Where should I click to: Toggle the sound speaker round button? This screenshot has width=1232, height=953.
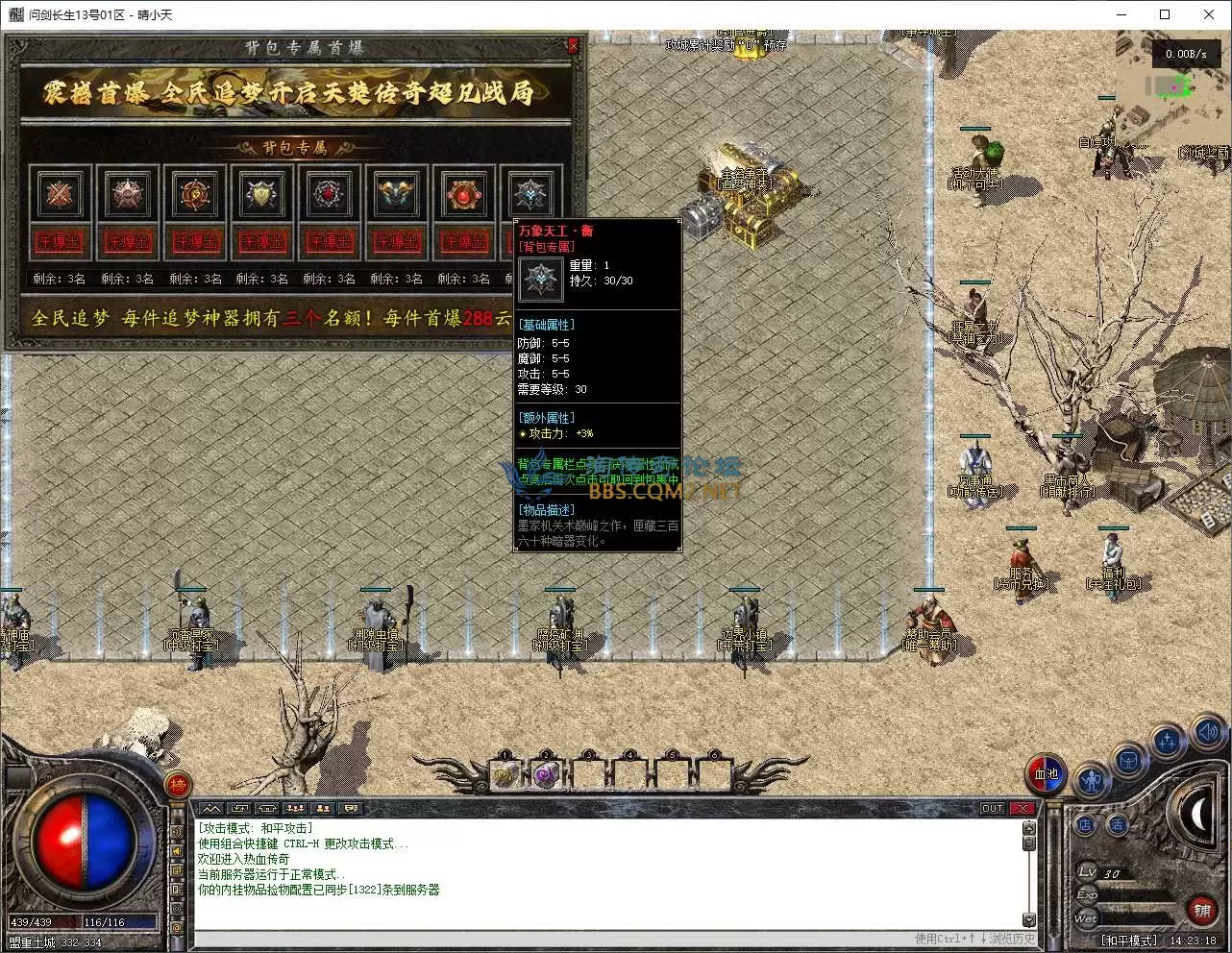point(1208,733)
